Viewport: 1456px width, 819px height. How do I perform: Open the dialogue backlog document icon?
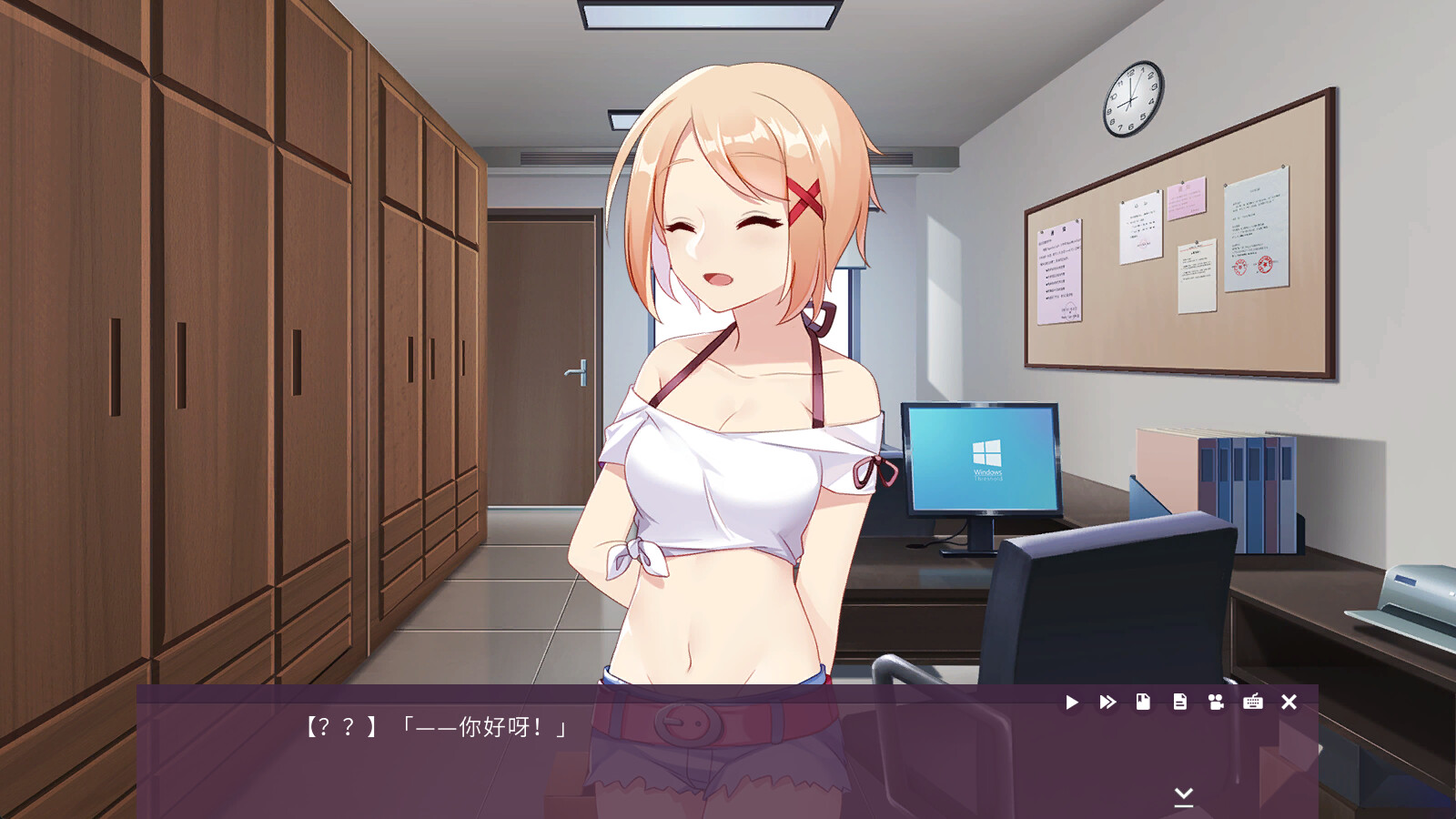(1179, 703)
